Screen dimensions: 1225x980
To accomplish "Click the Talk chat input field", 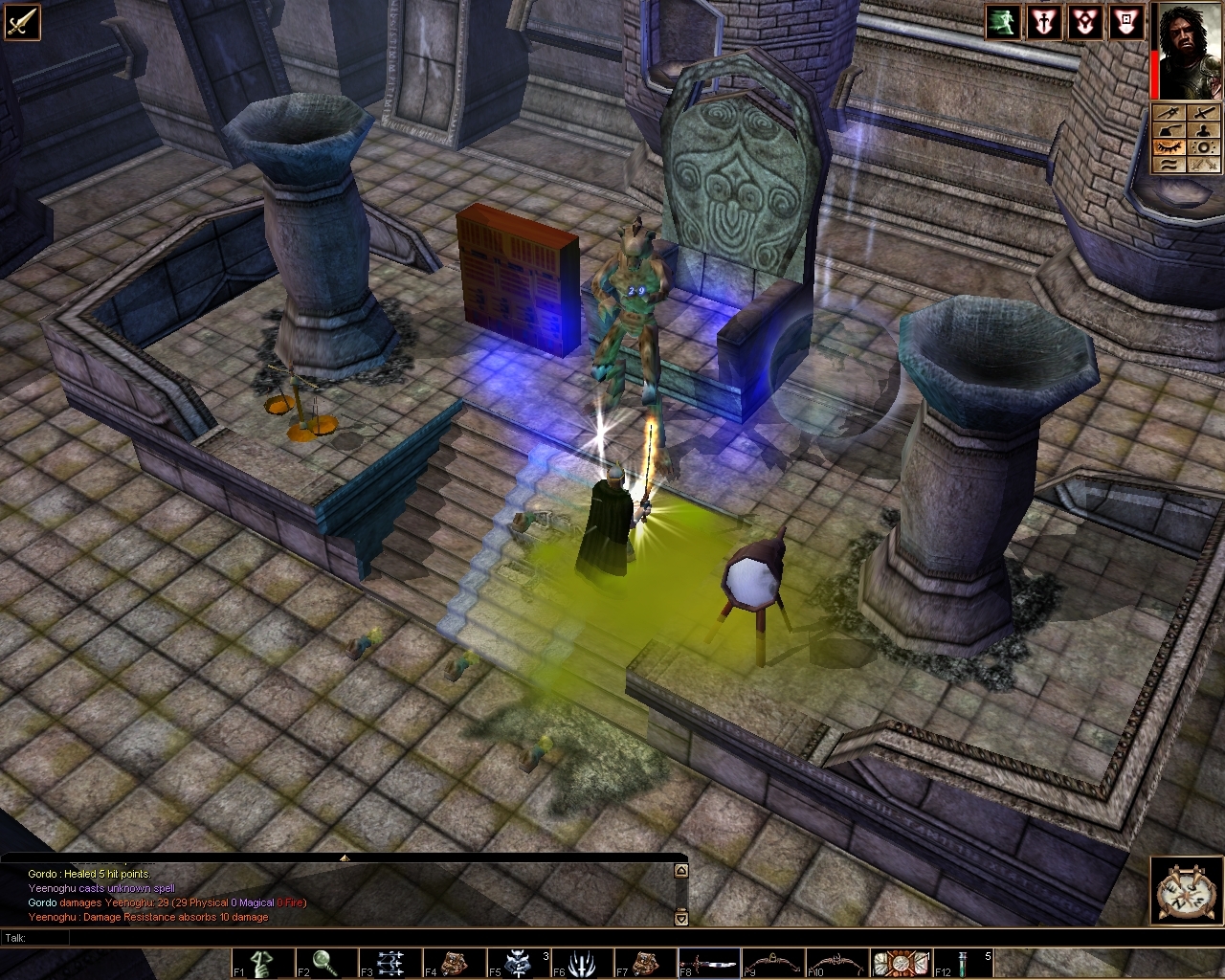I will 345,938.
